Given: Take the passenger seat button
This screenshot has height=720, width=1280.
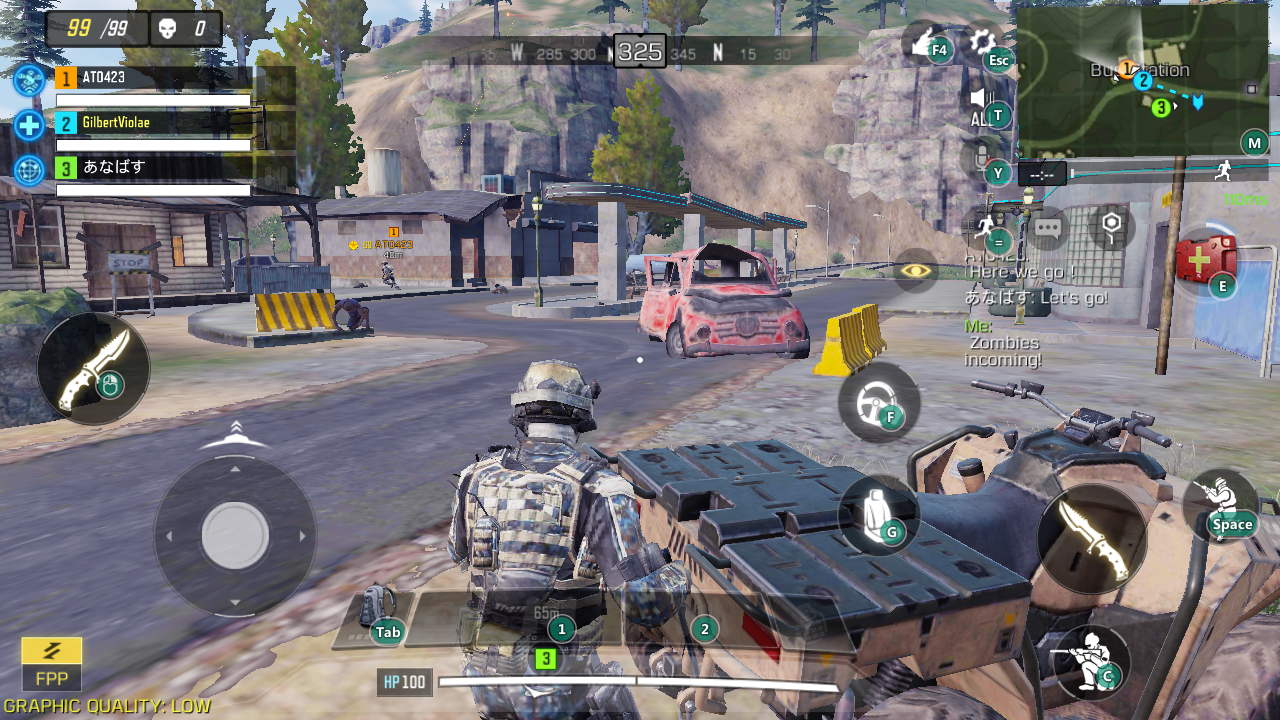Looking at the screenshot, I should [x=877, y=514].
